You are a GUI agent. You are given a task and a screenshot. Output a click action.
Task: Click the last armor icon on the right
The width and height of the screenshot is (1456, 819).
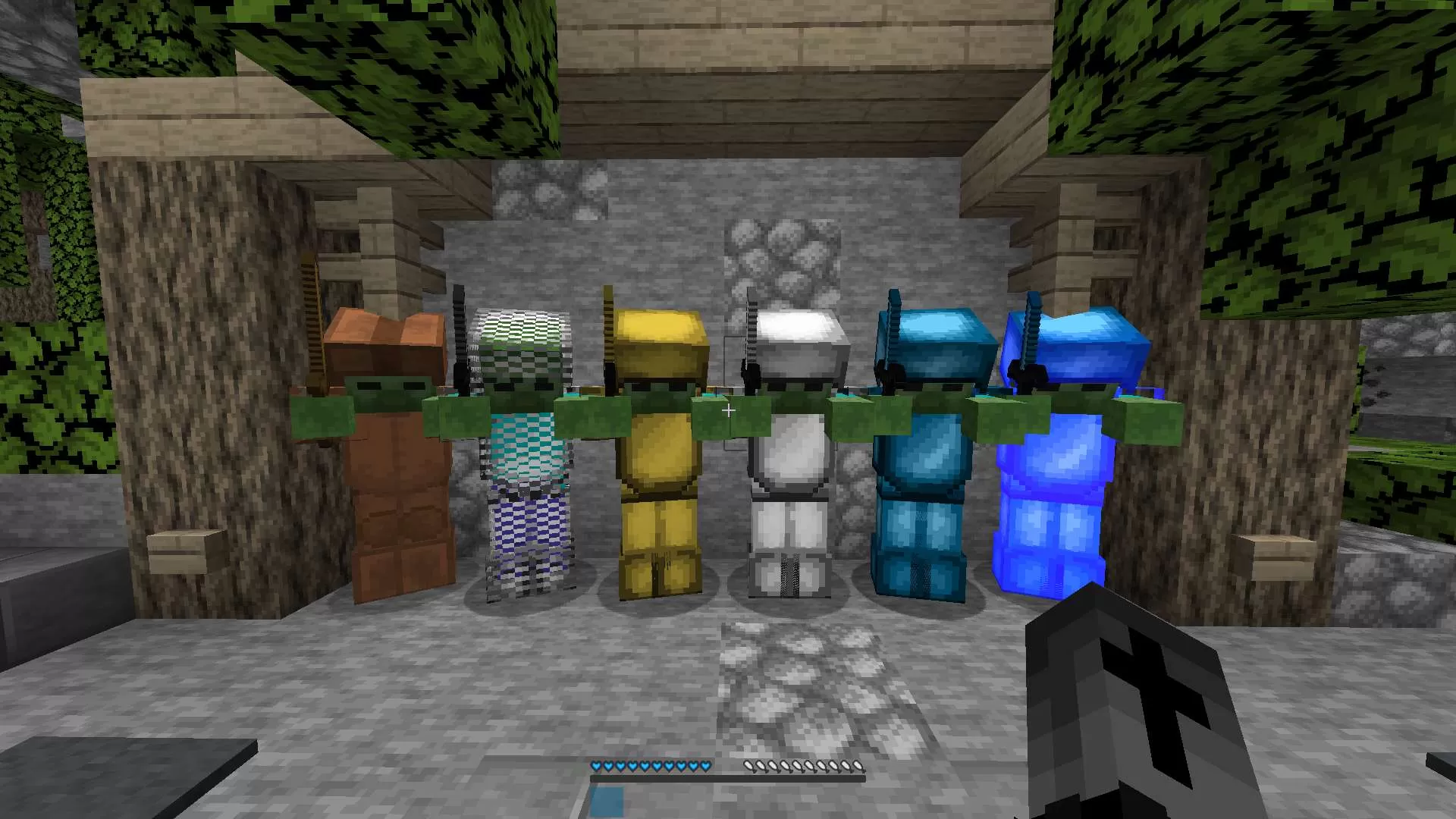[858, 766]
